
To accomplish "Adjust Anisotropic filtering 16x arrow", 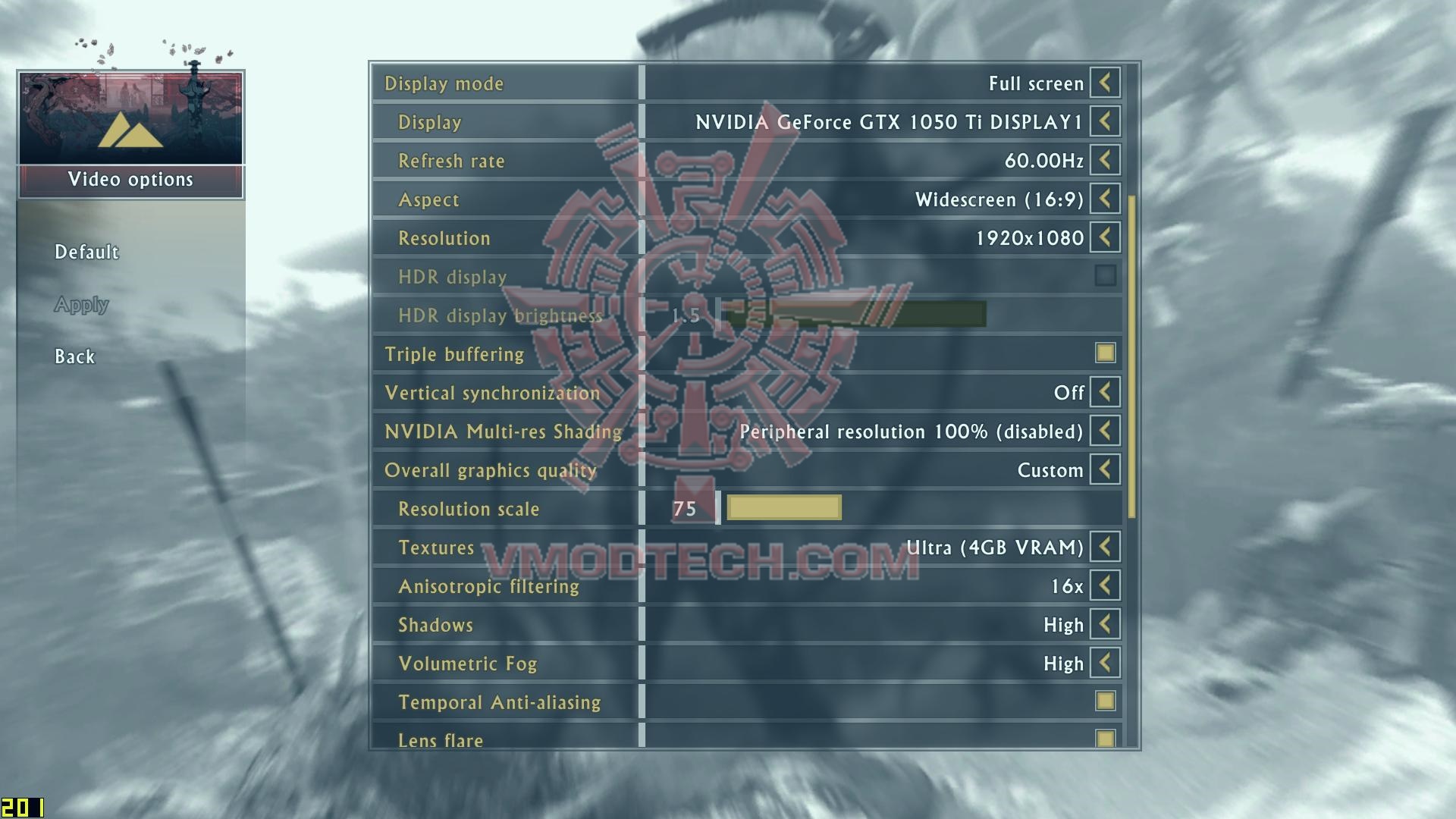I will pos(1105,585).
